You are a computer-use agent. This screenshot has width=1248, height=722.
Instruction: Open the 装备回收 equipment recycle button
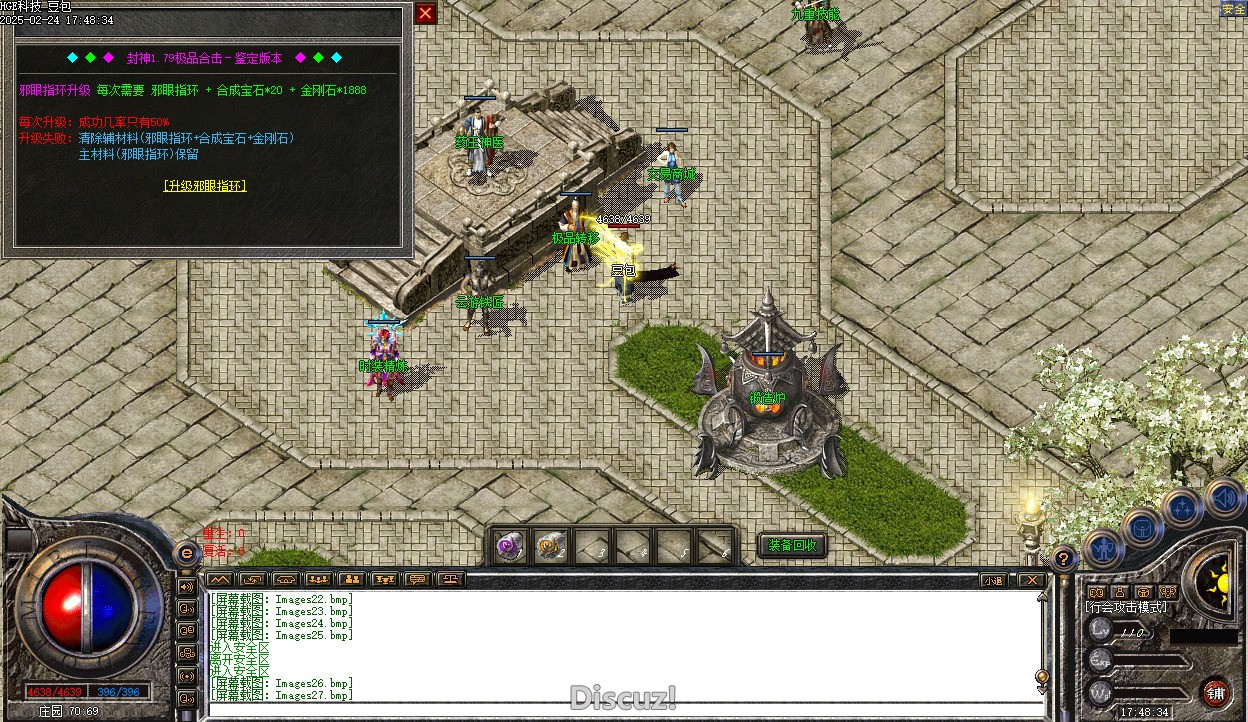(x=792, y=545)
